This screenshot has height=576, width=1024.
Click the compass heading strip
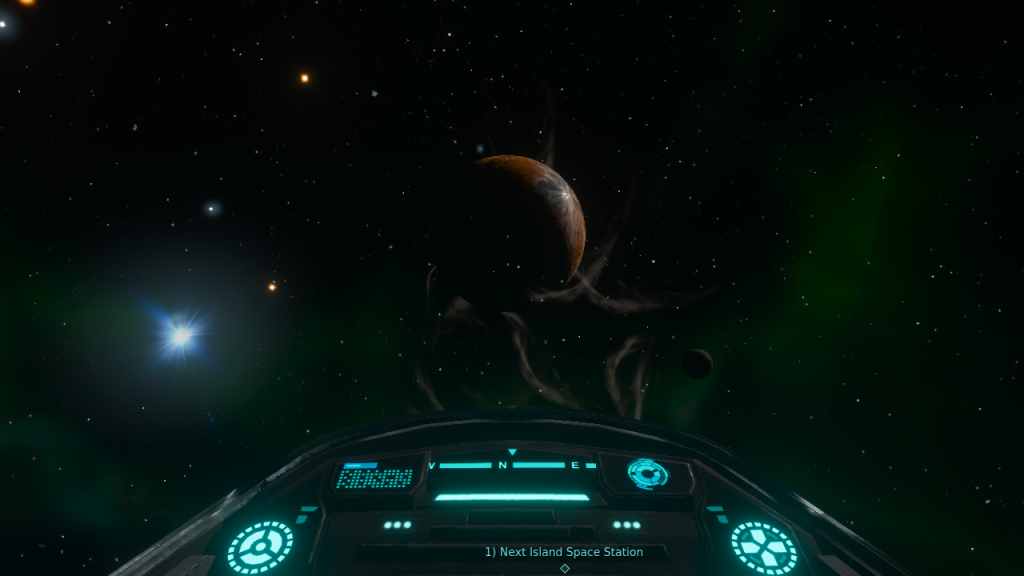(x=503, y=465)
